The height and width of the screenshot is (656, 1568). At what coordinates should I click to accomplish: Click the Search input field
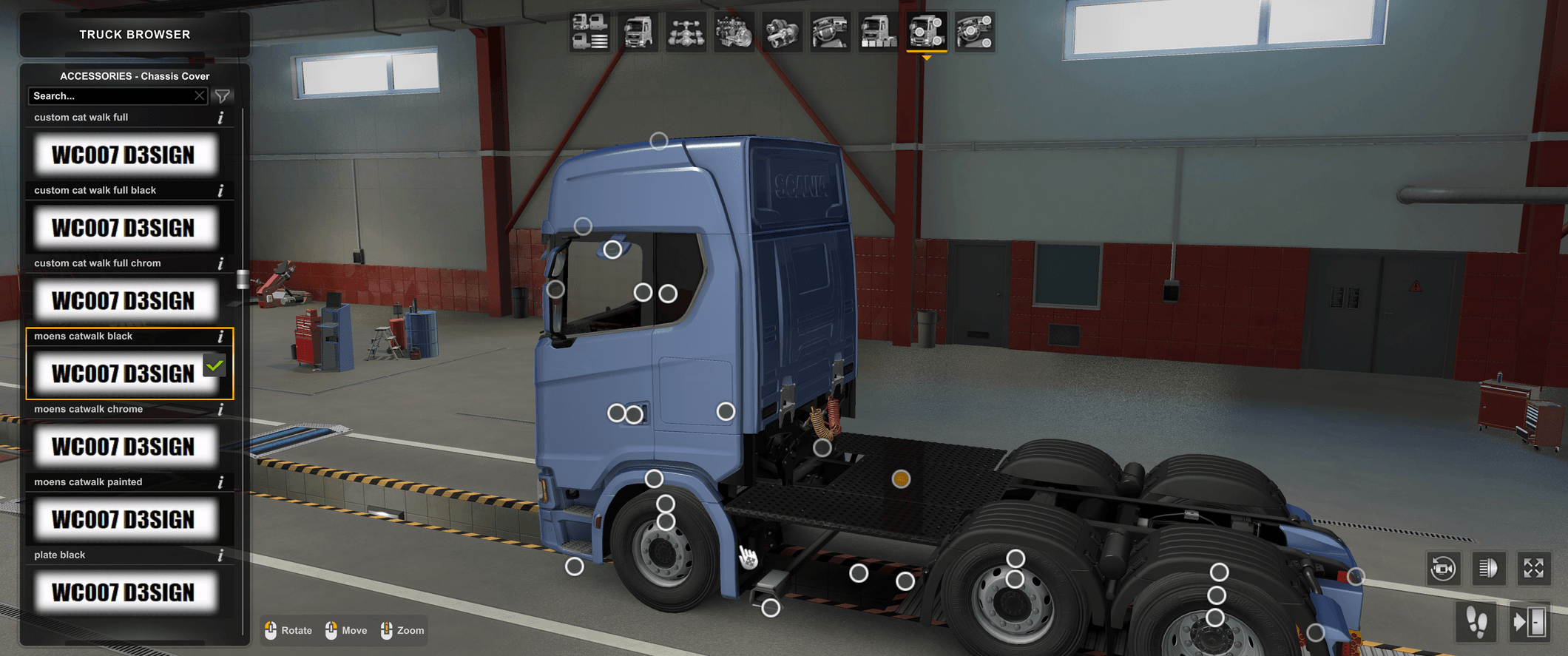pos(111,95)
